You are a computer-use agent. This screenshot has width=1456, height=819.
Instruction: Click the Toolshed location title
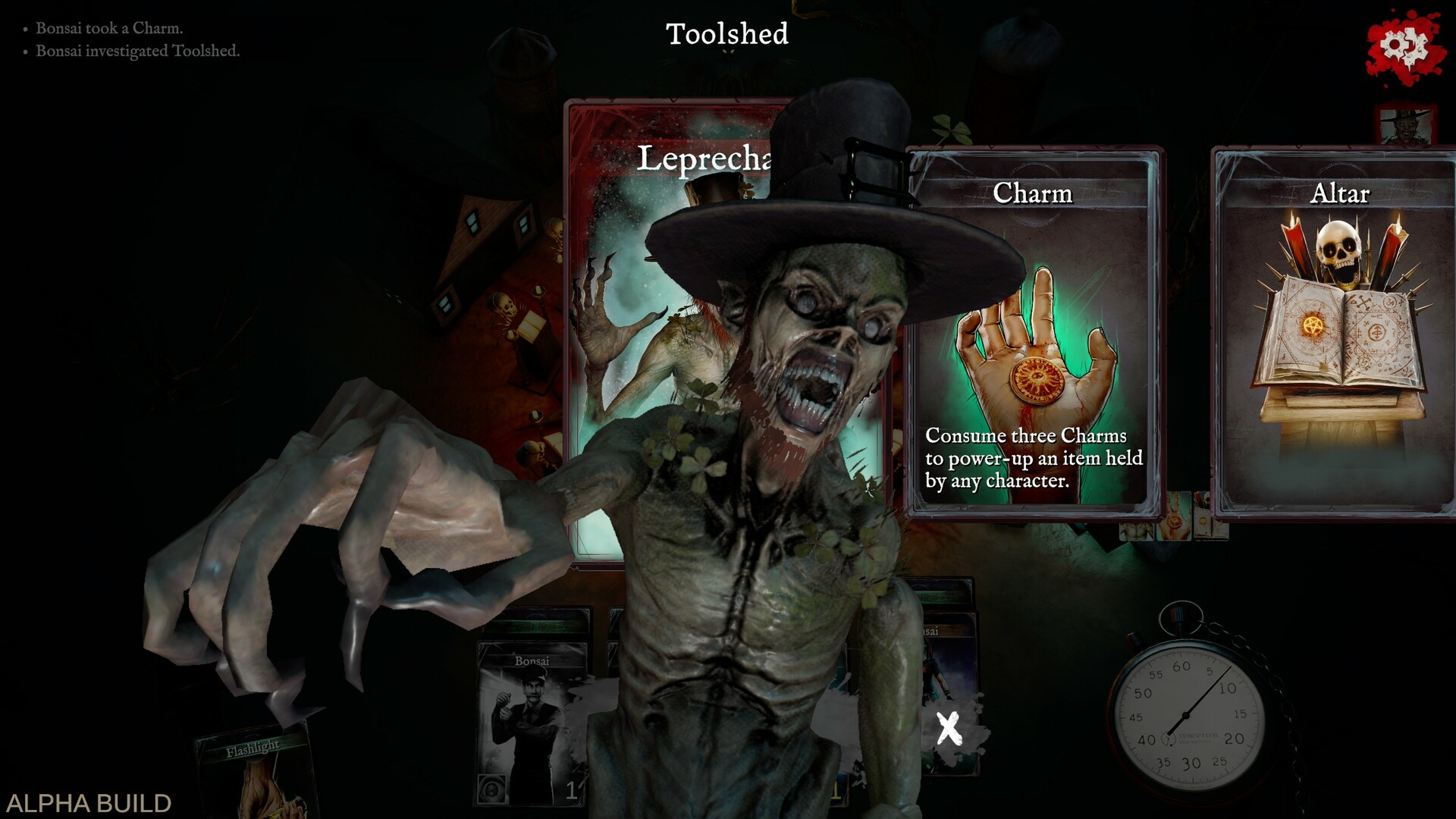[726, 34]
